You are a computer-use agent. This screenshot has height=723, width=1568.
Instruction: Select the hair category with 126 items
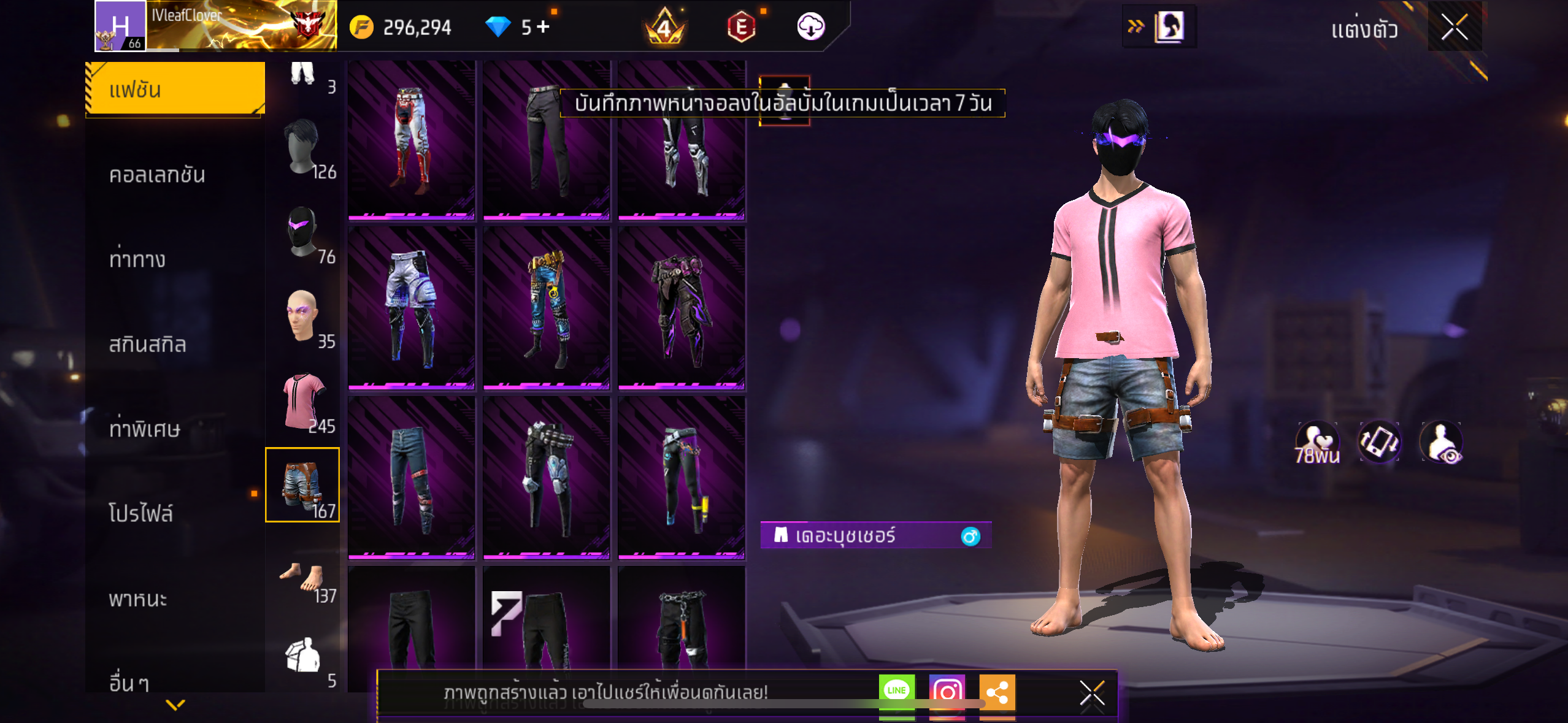[303, 148]
